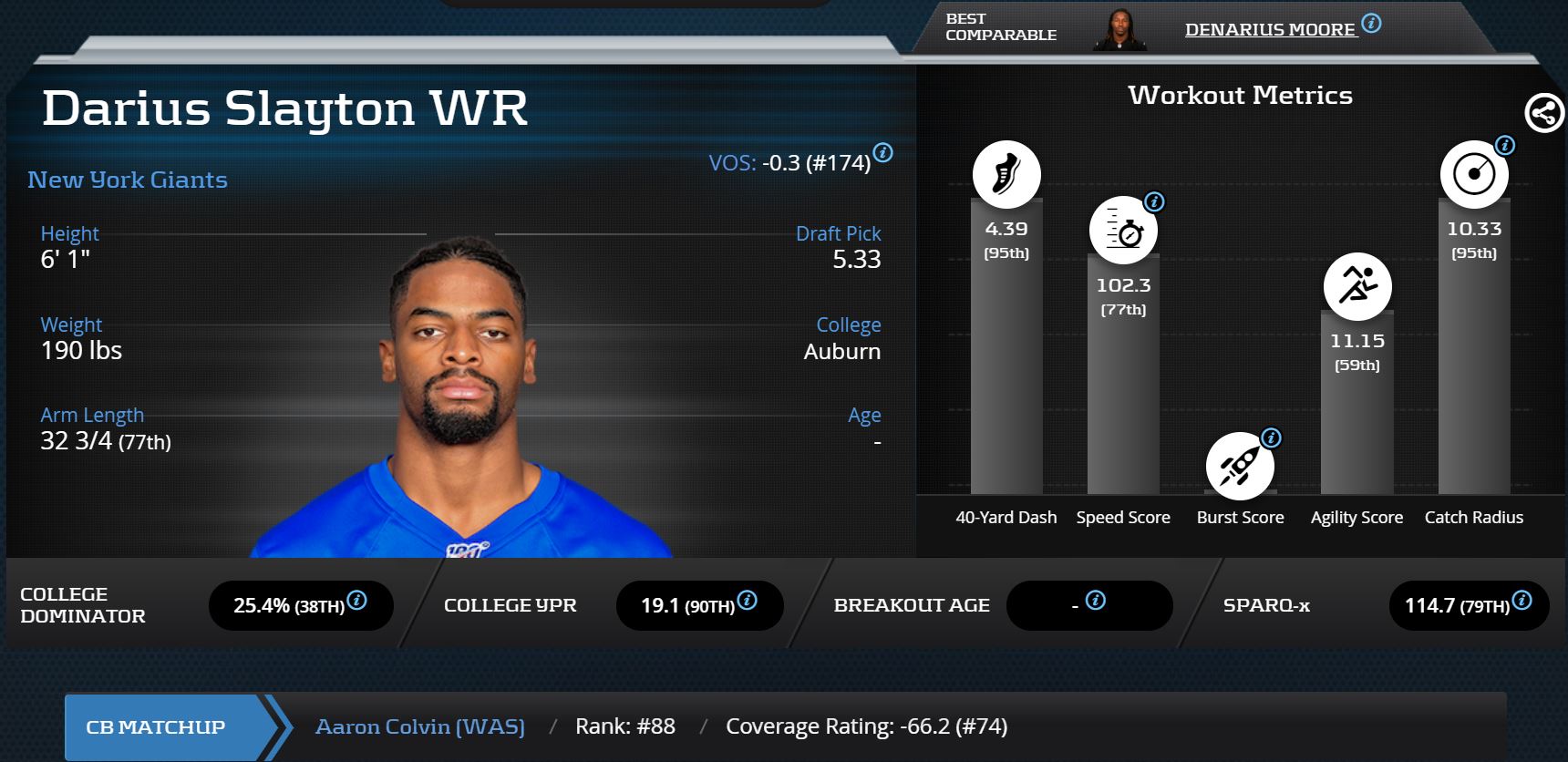Click Denarius Moore's thumbnail photo
This screenshot has height=762, width=1568.
click(1119, 30)
